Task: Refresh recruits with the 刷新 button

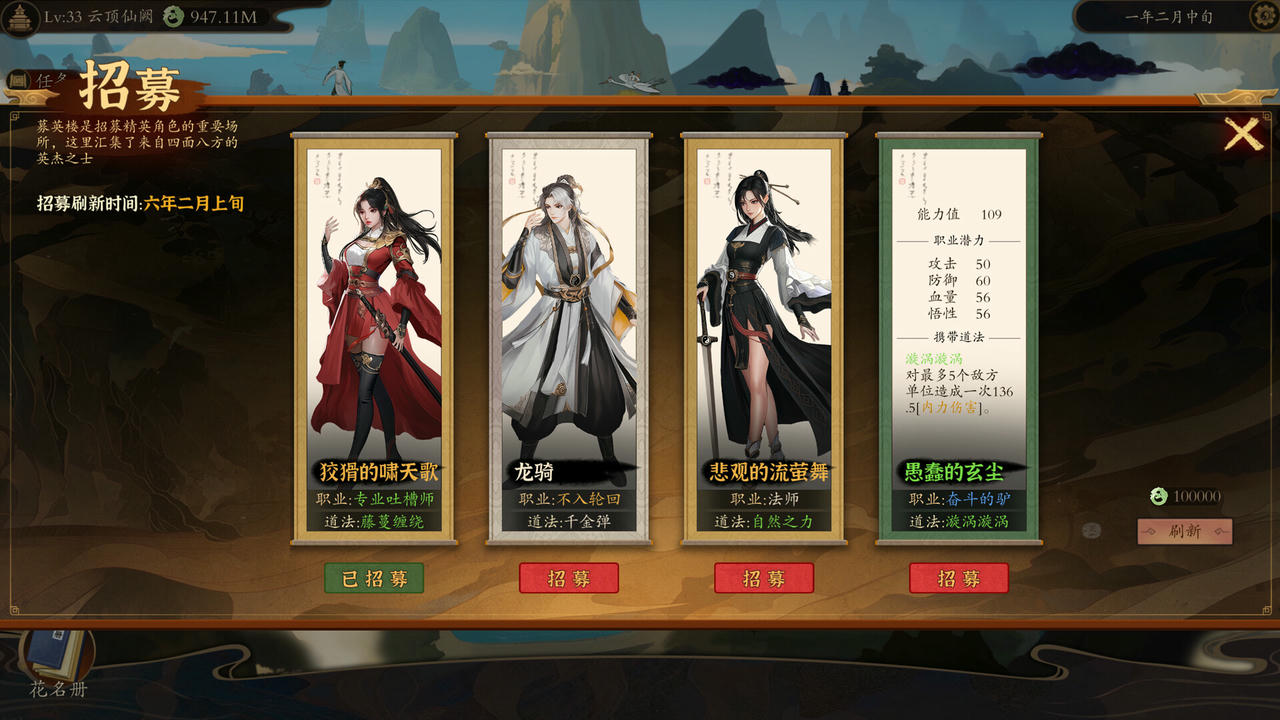Action: (1184, 531)
